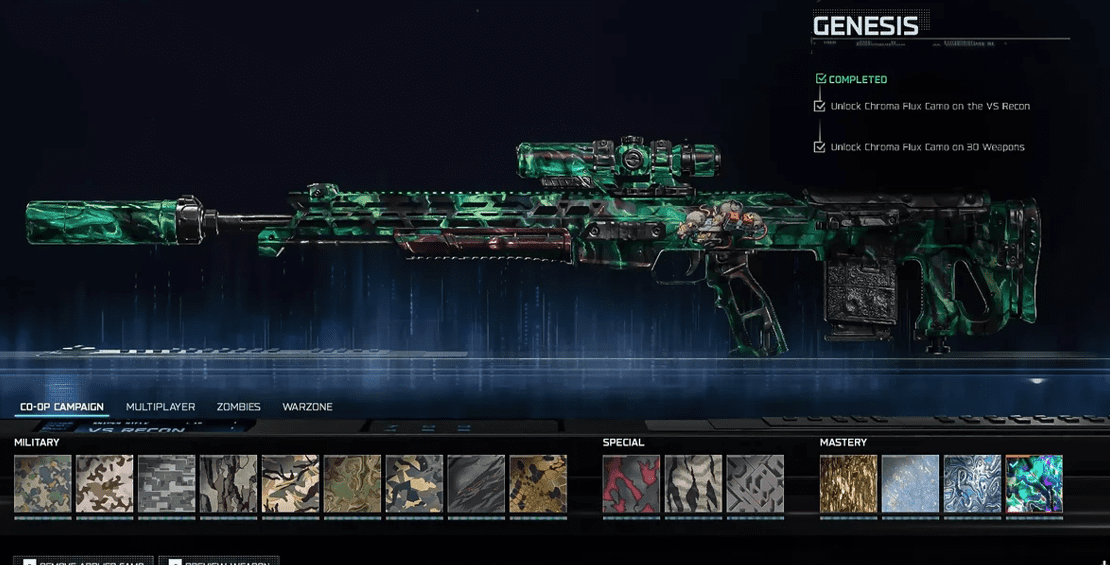Apply the blue-white swirl Mastery camo
Screen dimensions: 1110x565
click(x=972, y=484)
